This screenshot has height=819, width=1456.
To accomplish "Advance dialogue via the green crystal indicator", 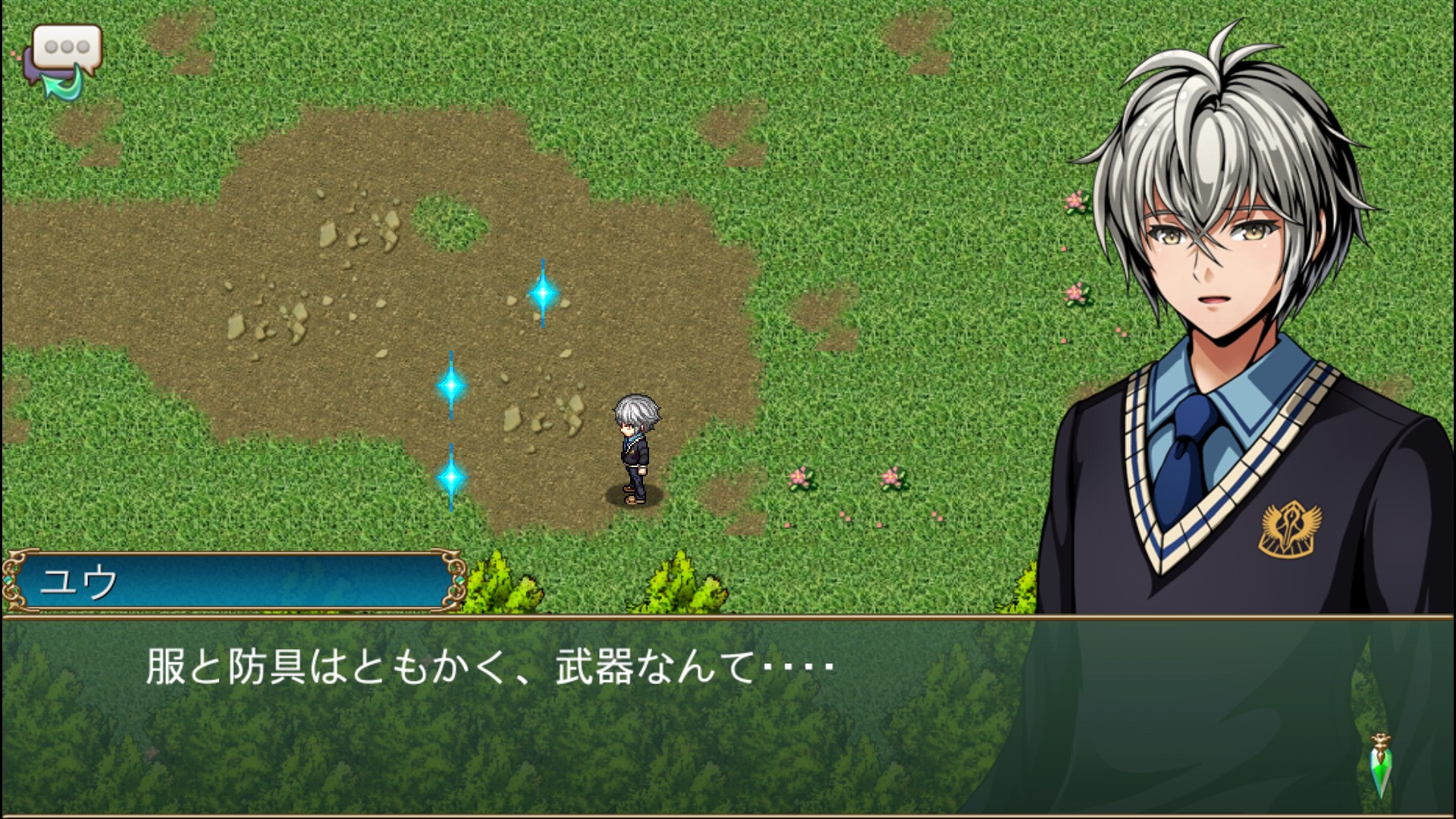I will coord(1382,767).
